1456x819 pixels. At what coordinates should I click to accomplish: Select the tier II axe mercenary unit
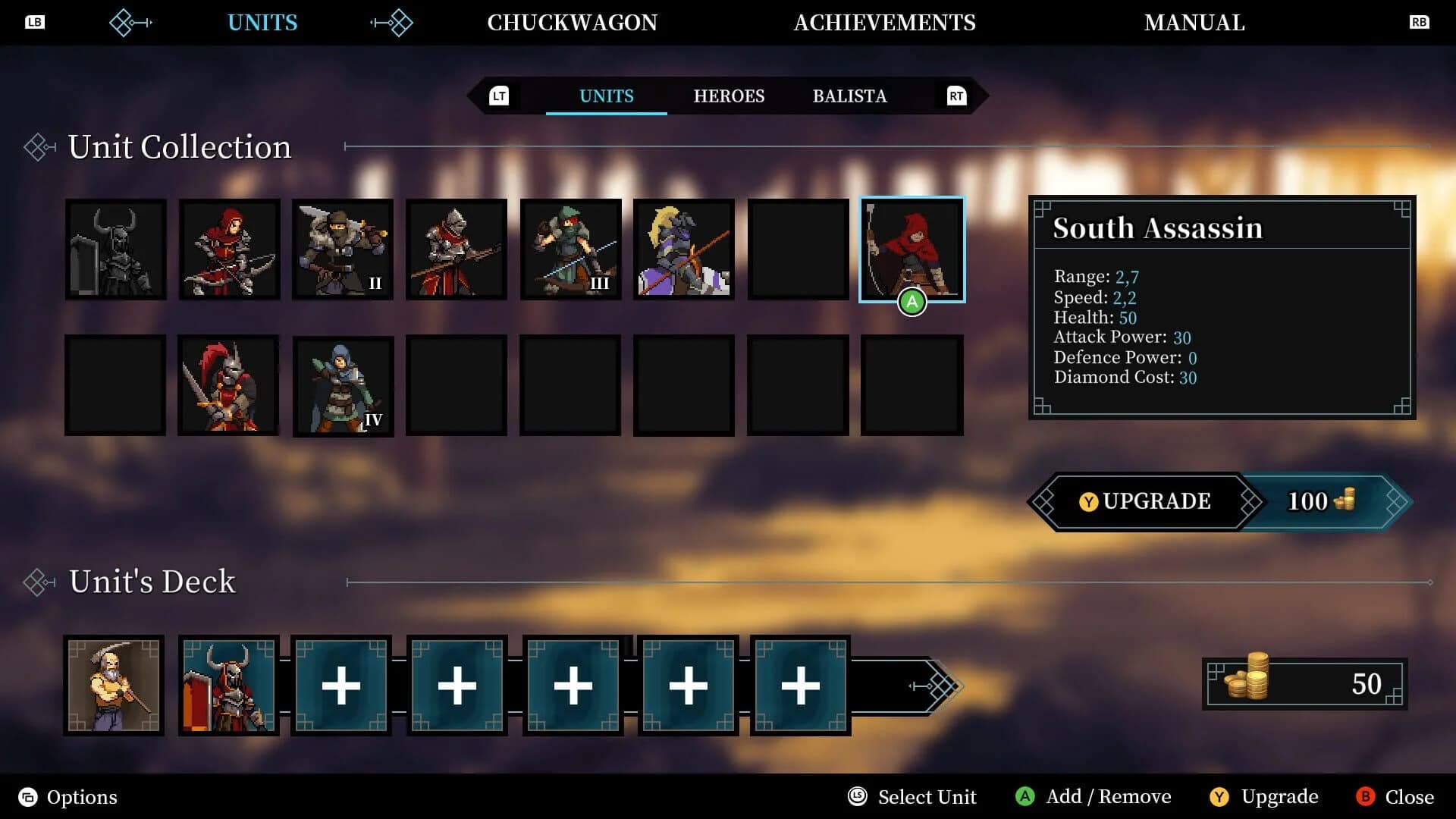click(343, 249)
